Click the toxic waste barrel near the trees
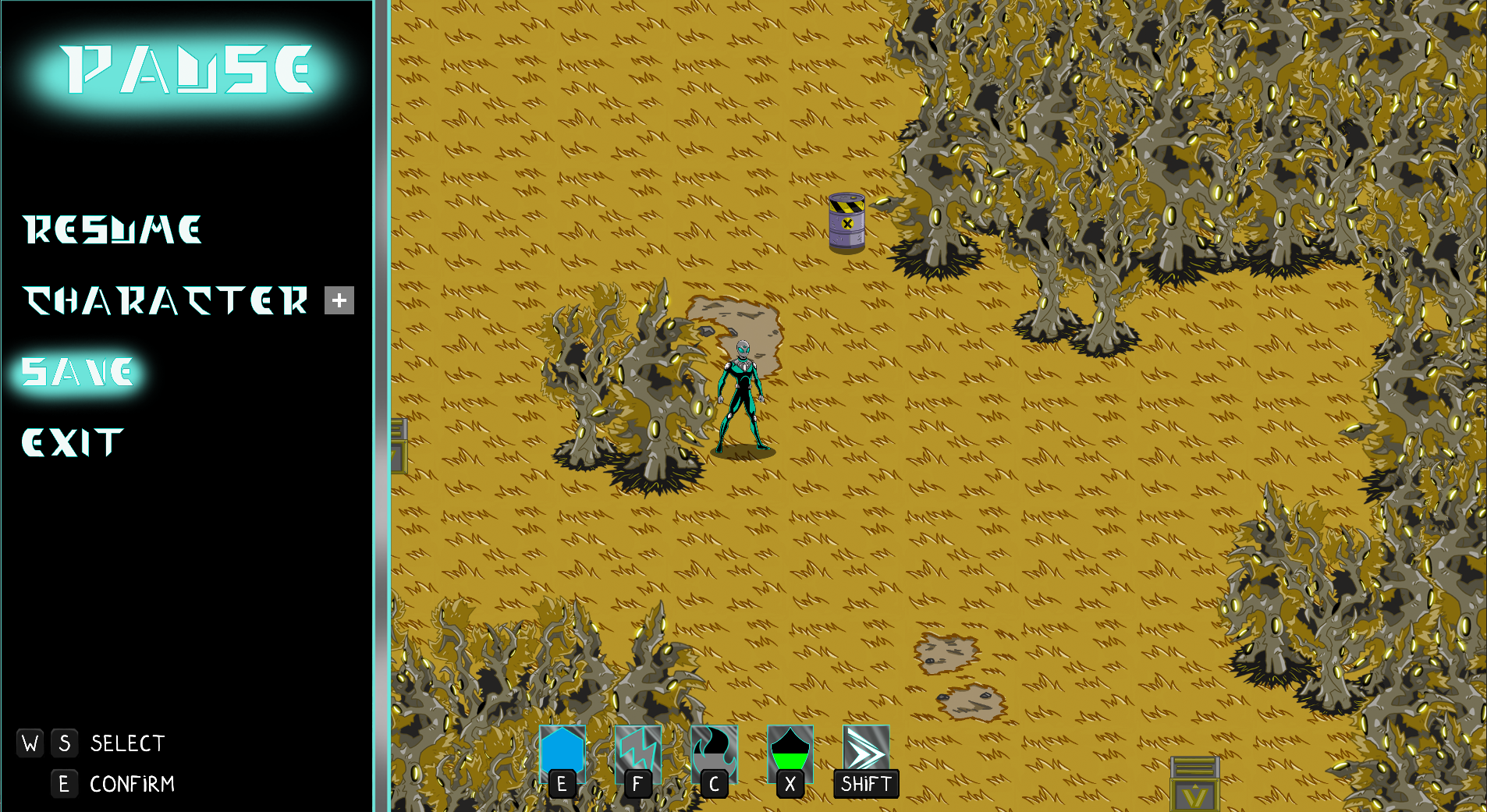Screen dimensions: 1487x812 tap(847, 223)
